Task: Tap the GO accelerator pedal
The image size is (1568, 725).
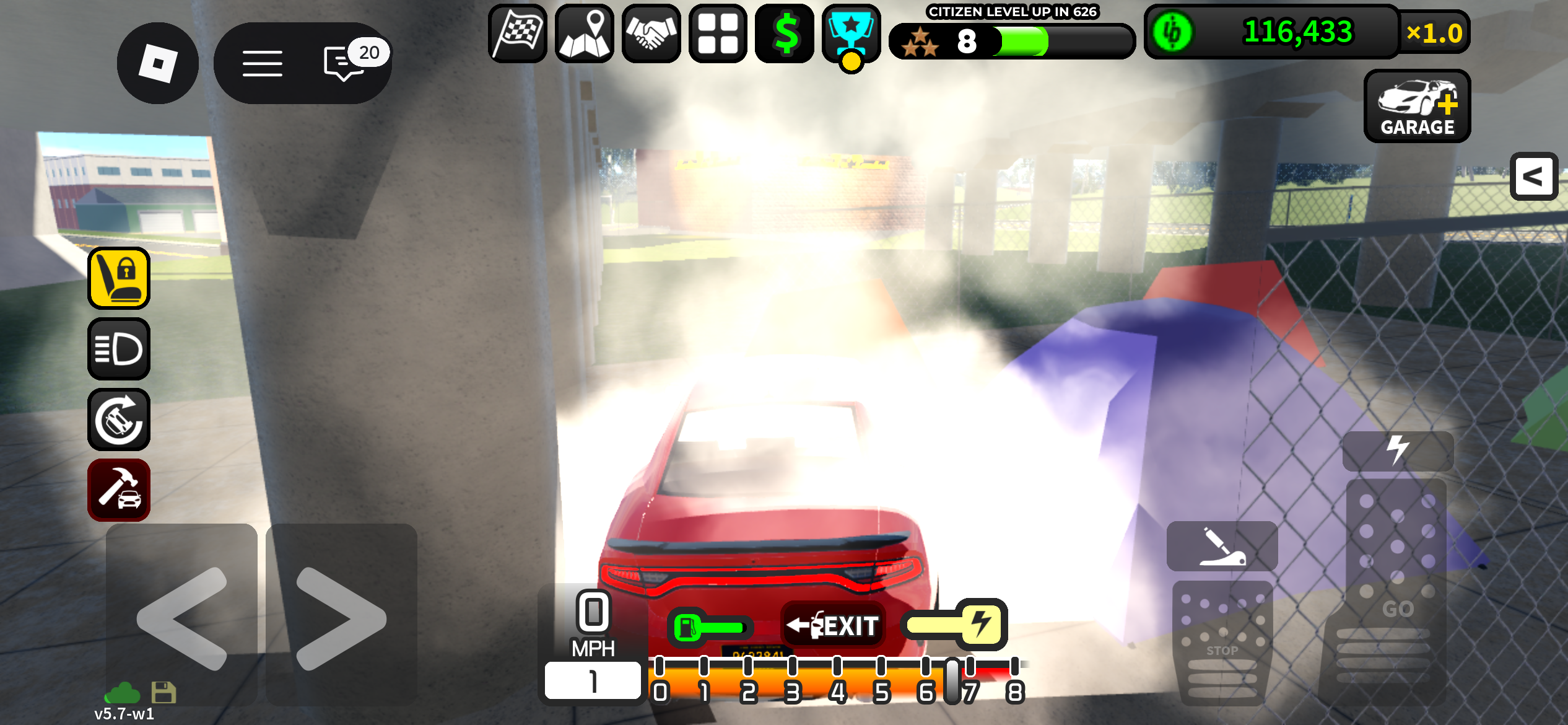Action: pyautogui.click(x=1396, y=589)
